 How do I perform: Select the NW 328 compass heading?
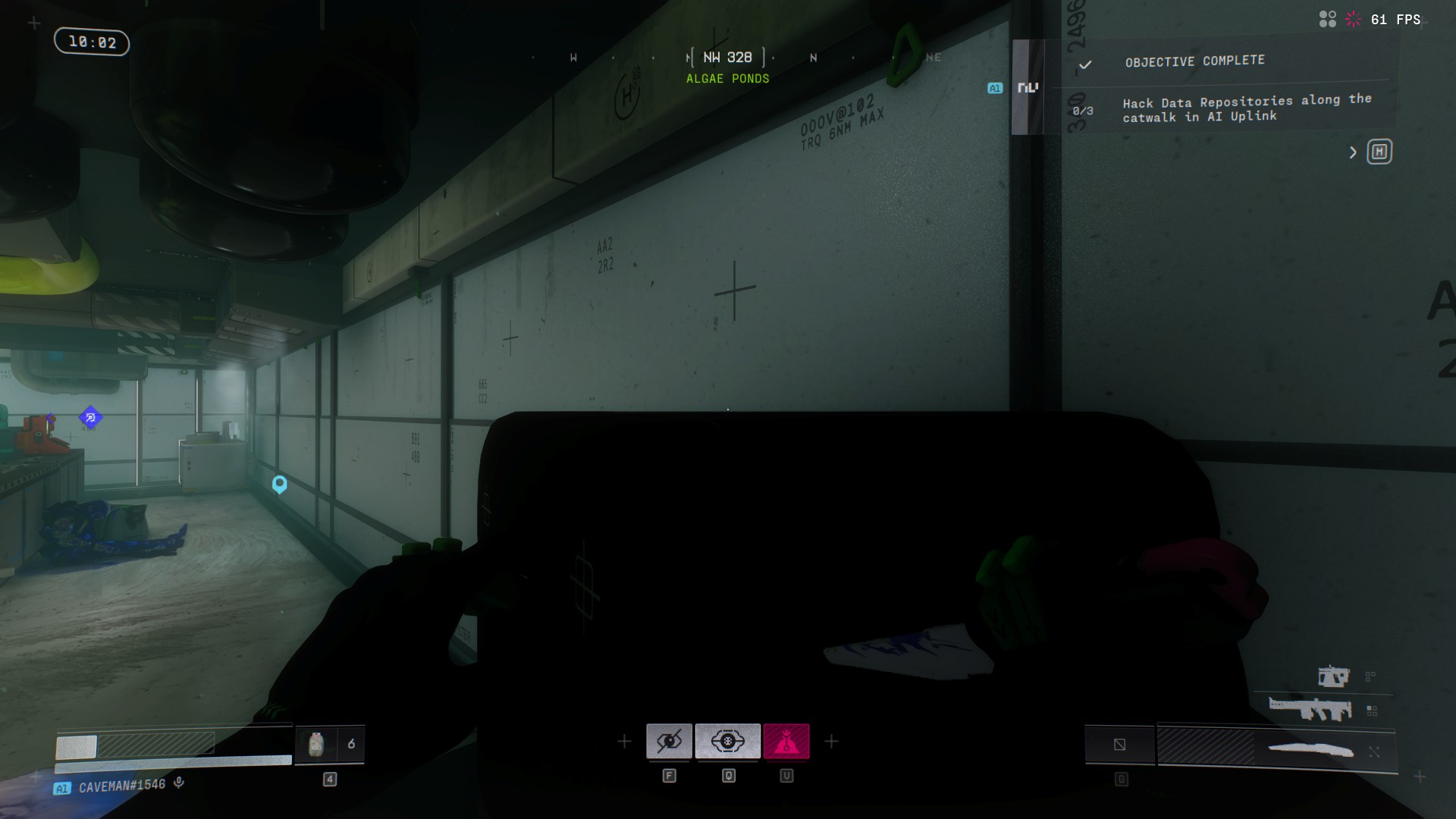[x=727, y=58]
